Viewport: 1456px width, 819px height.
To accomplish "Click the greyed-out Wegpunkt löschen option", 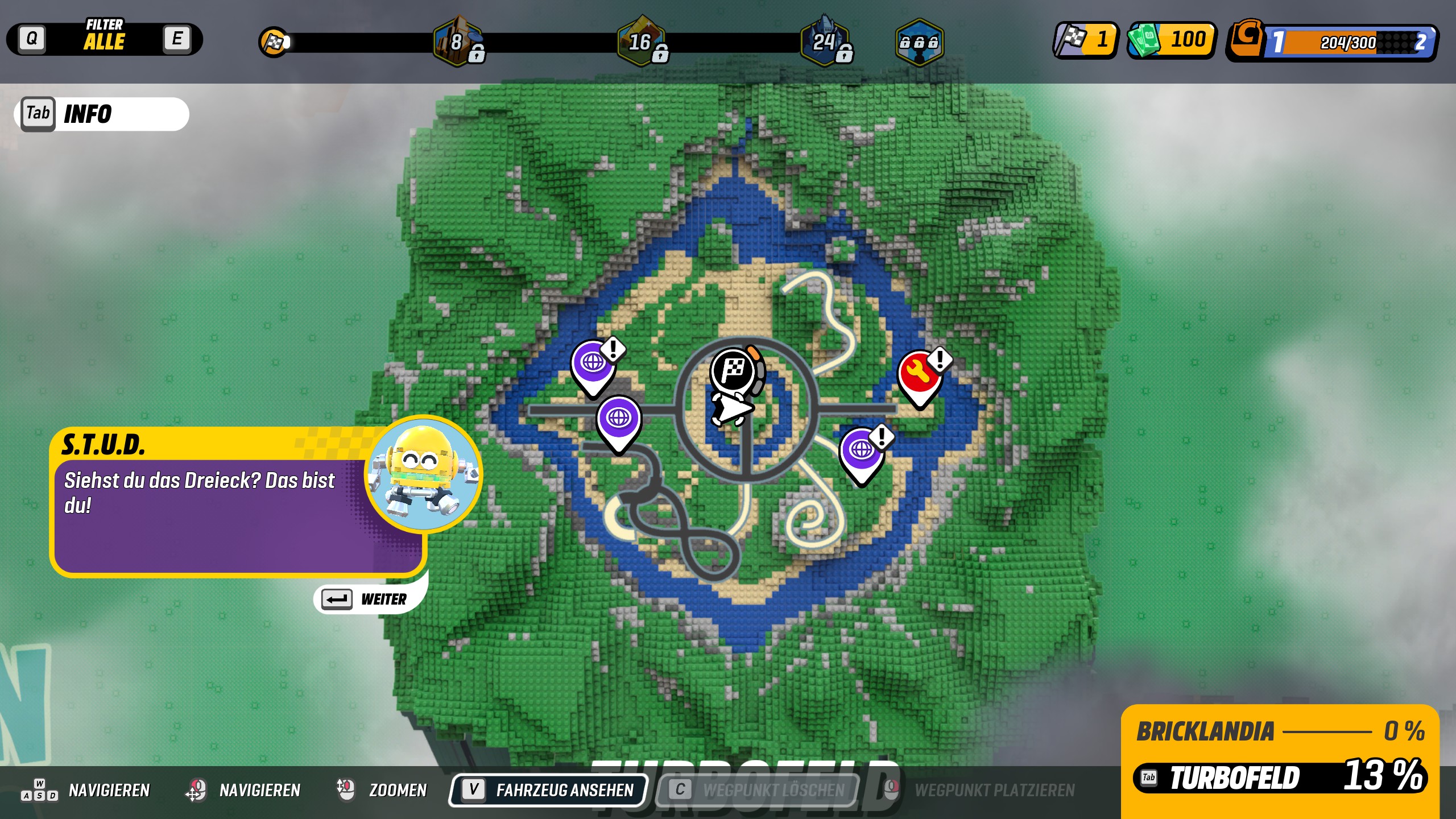I will tap(757, 790).
